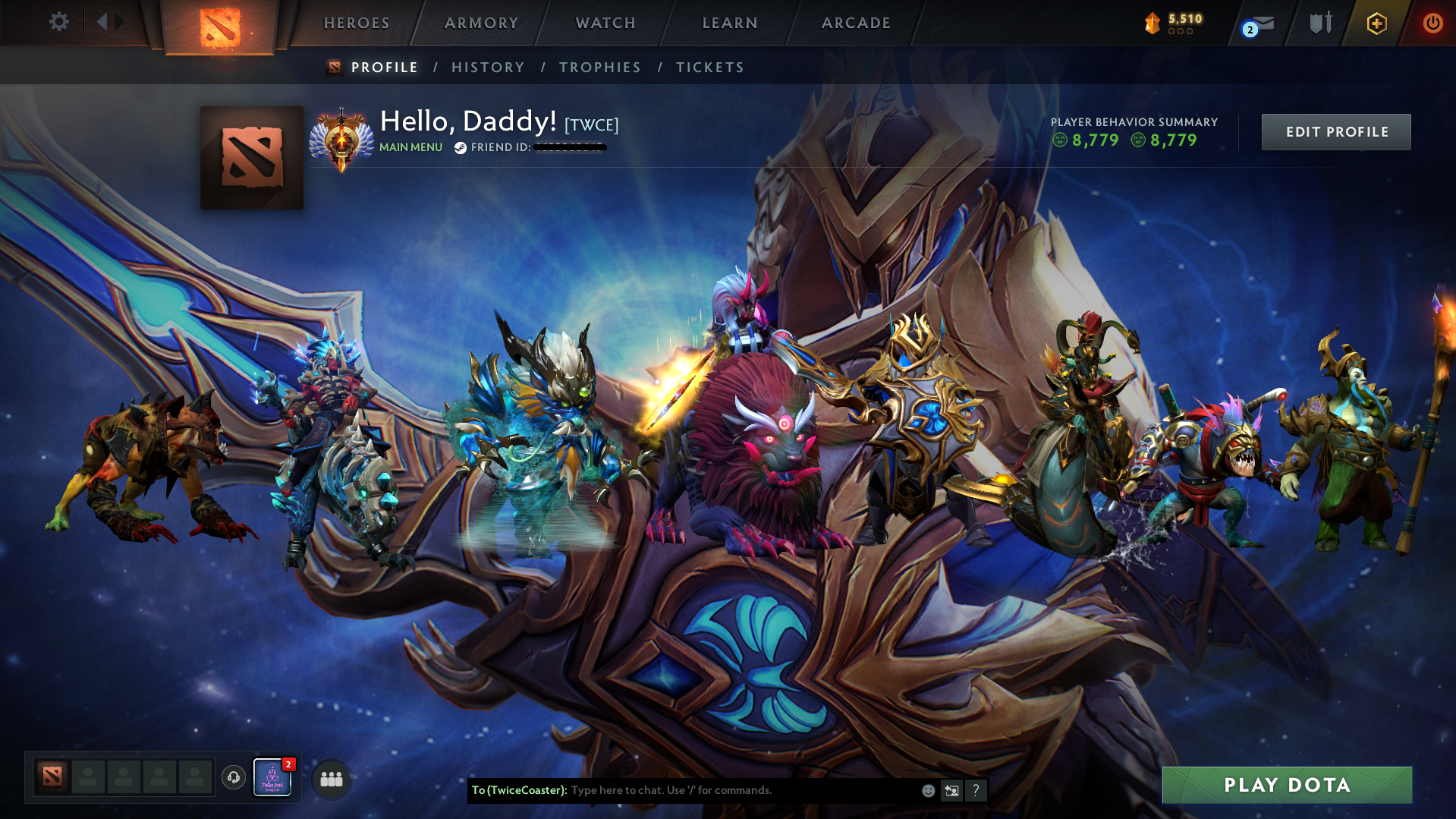Click the power button to exit
The width and height of the screenshot is (1456, 819).
click(x=1432, y=23)
